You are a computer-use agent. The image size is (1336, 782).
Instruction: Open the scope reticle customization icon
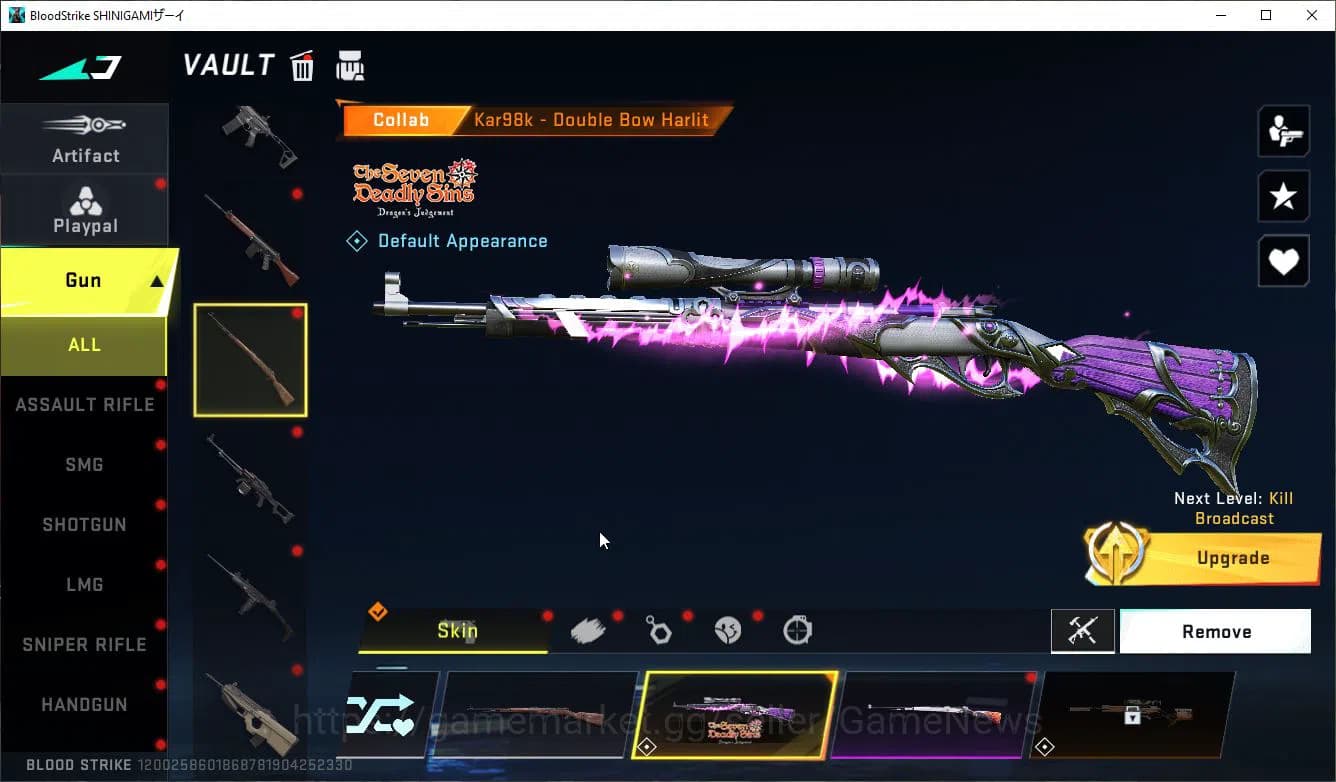(799, 629)
